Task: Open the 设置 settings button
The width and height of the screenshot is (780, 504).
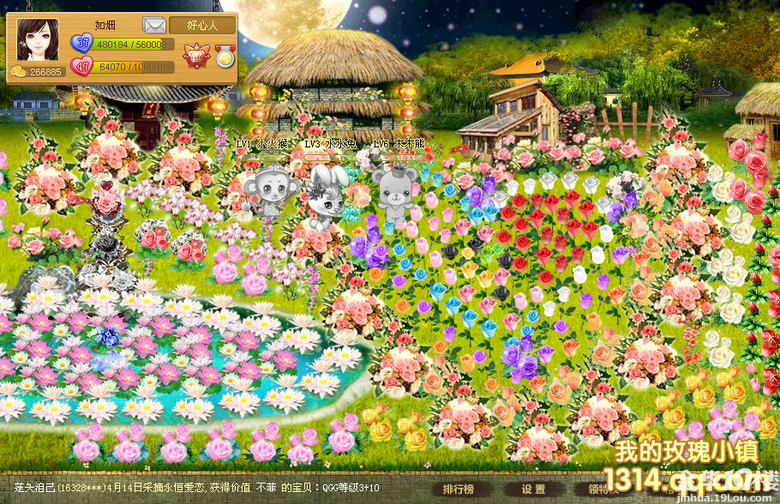Action: 533,490
